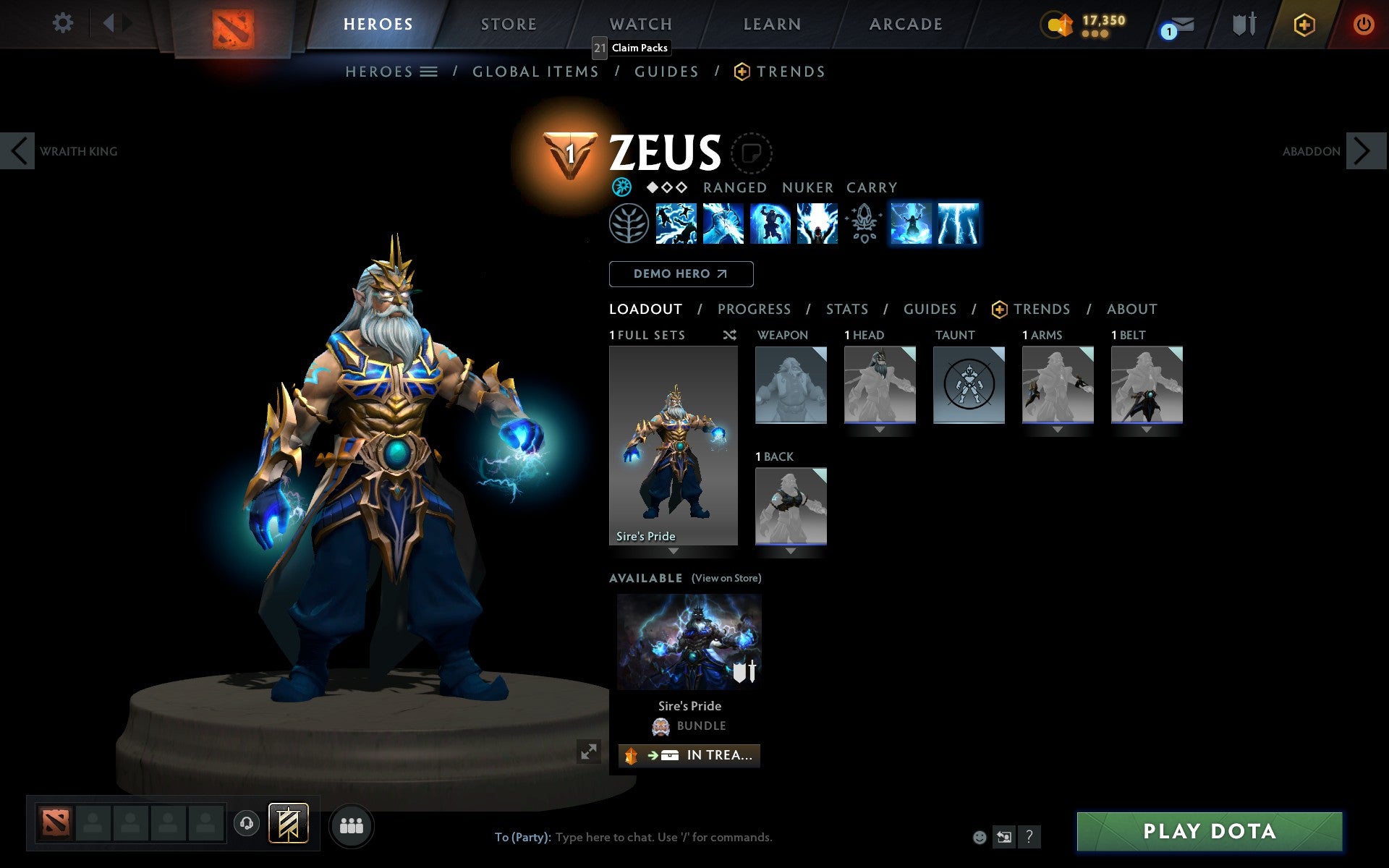
Task: Expand the 1 HEAD item slot options
Action: pos(880,428)
